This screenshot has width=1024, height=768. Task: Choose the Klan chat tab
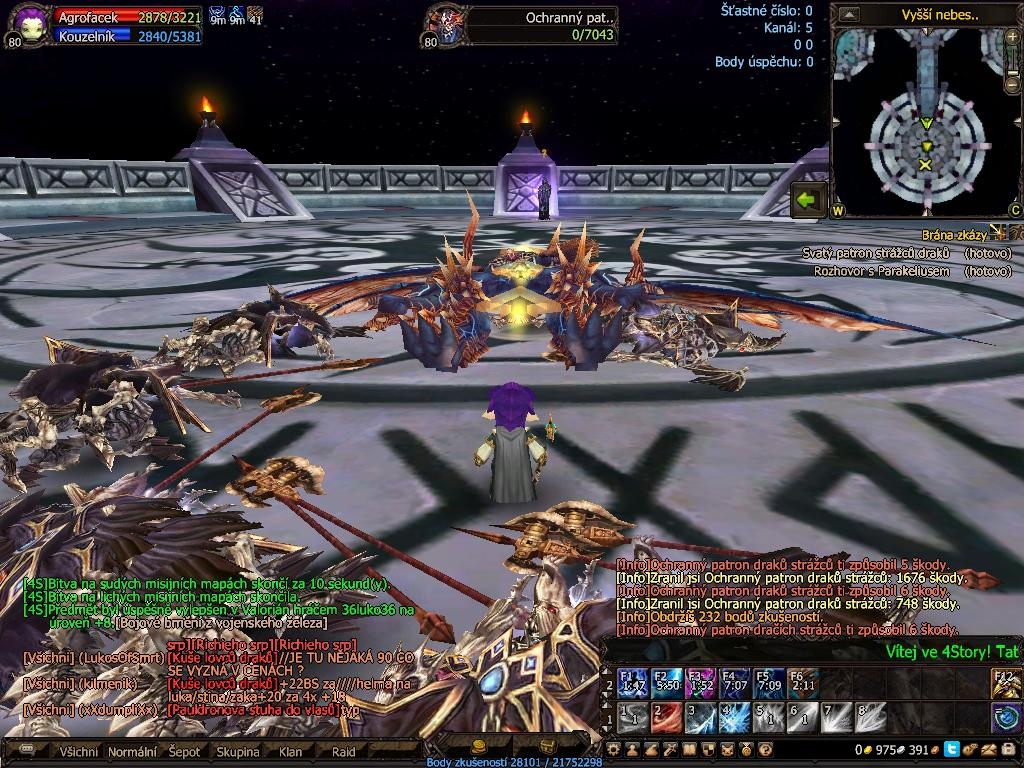(290, 752)
